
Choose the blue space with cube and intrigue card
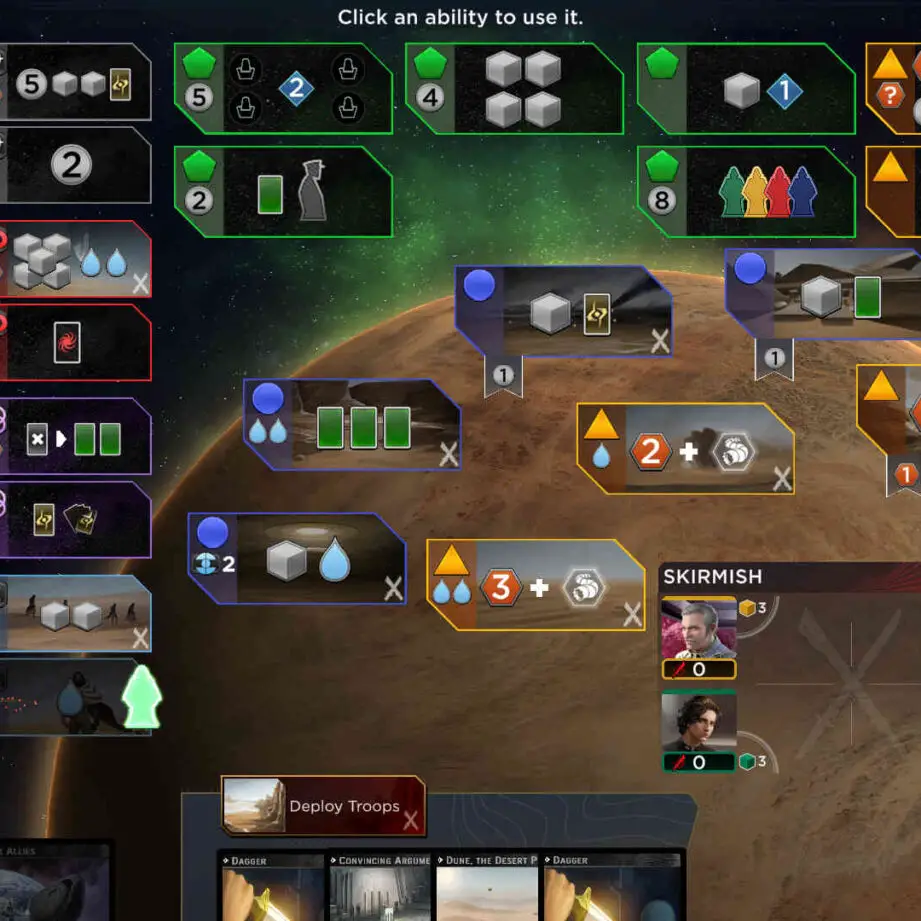563,310
